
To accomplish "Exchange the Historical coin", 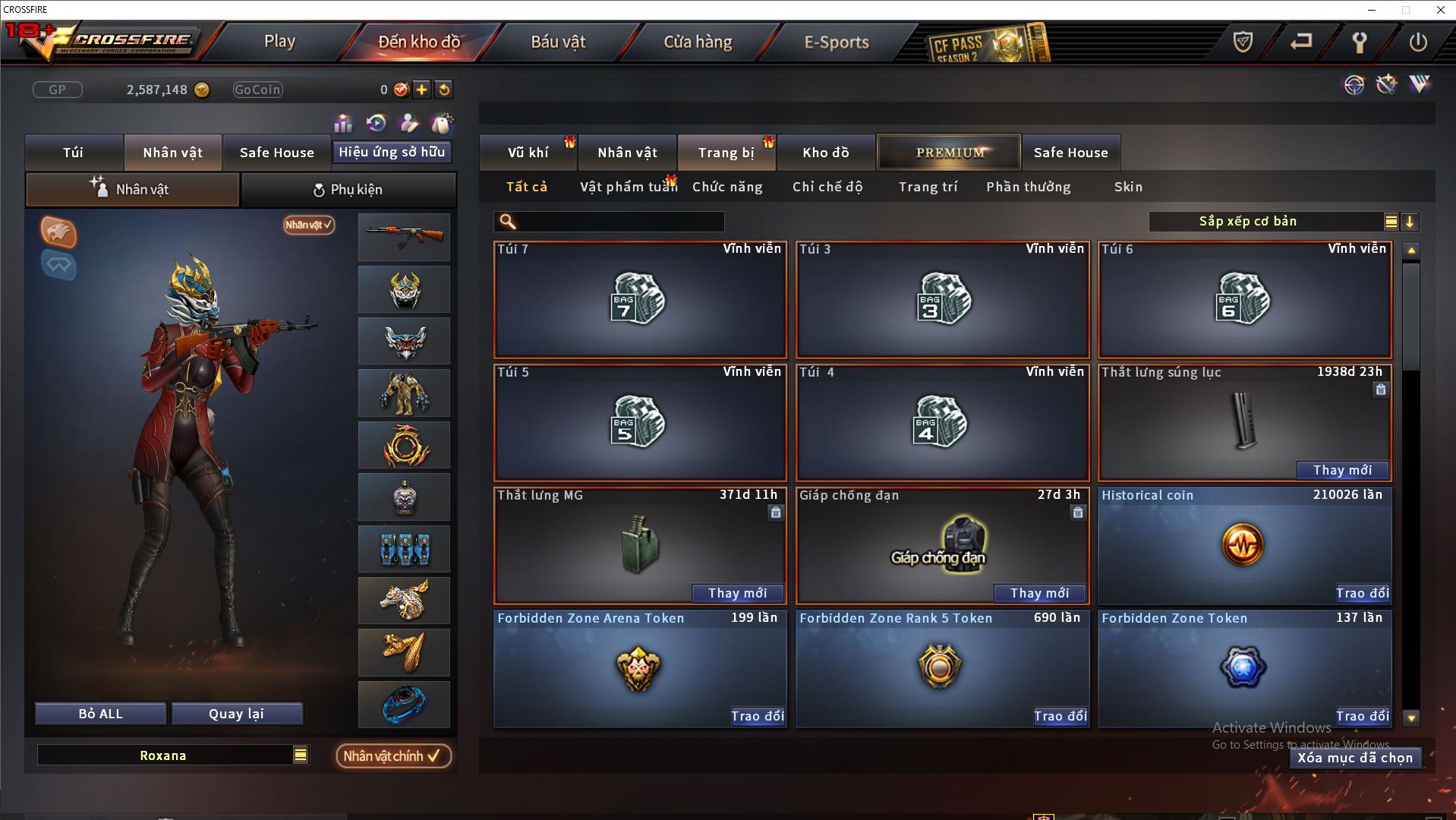I will (1362, 593).
